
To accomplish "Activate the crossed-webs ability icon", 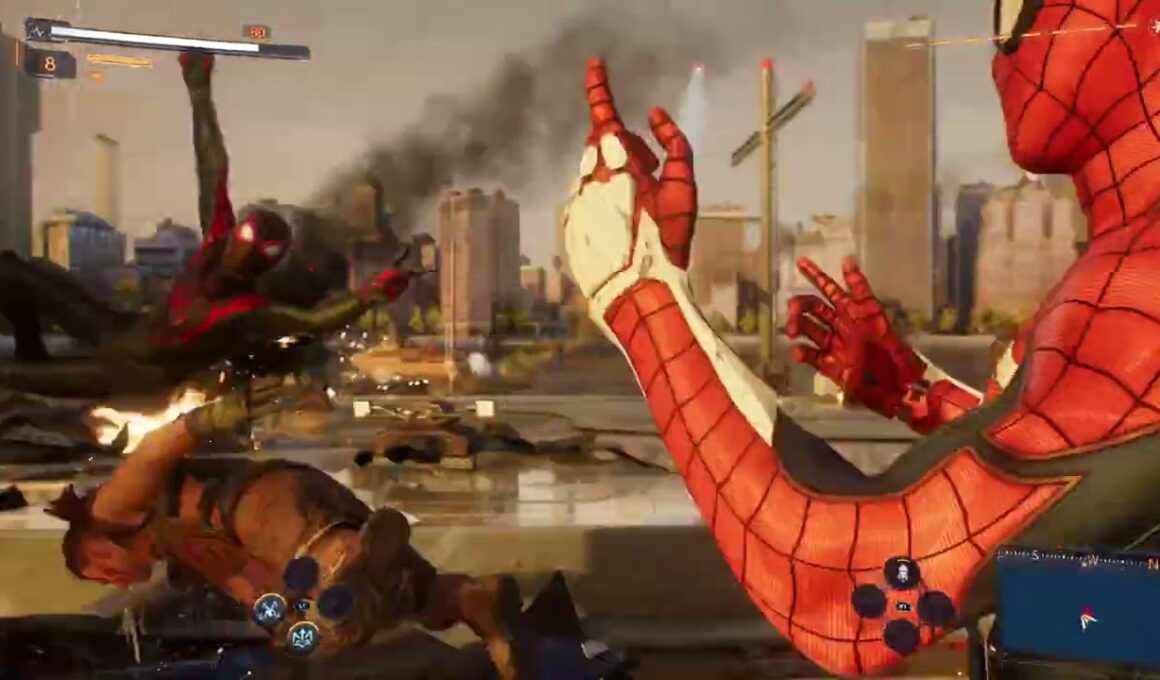I will tap(269, 608).
